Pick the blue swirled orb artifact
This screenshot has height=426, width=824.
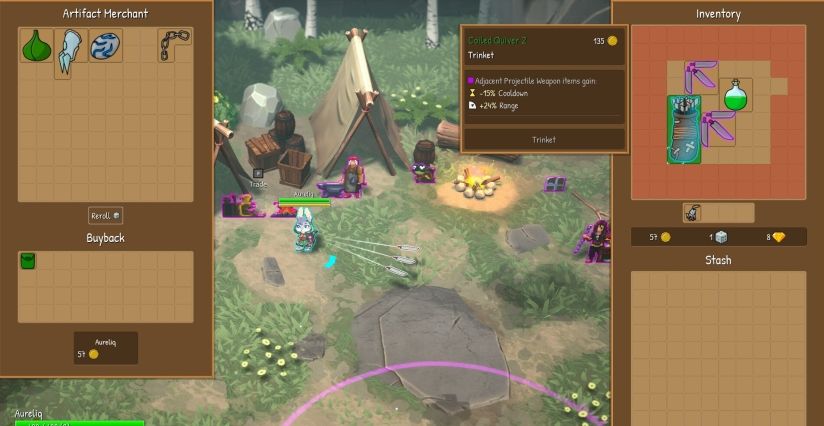point(105,46)
